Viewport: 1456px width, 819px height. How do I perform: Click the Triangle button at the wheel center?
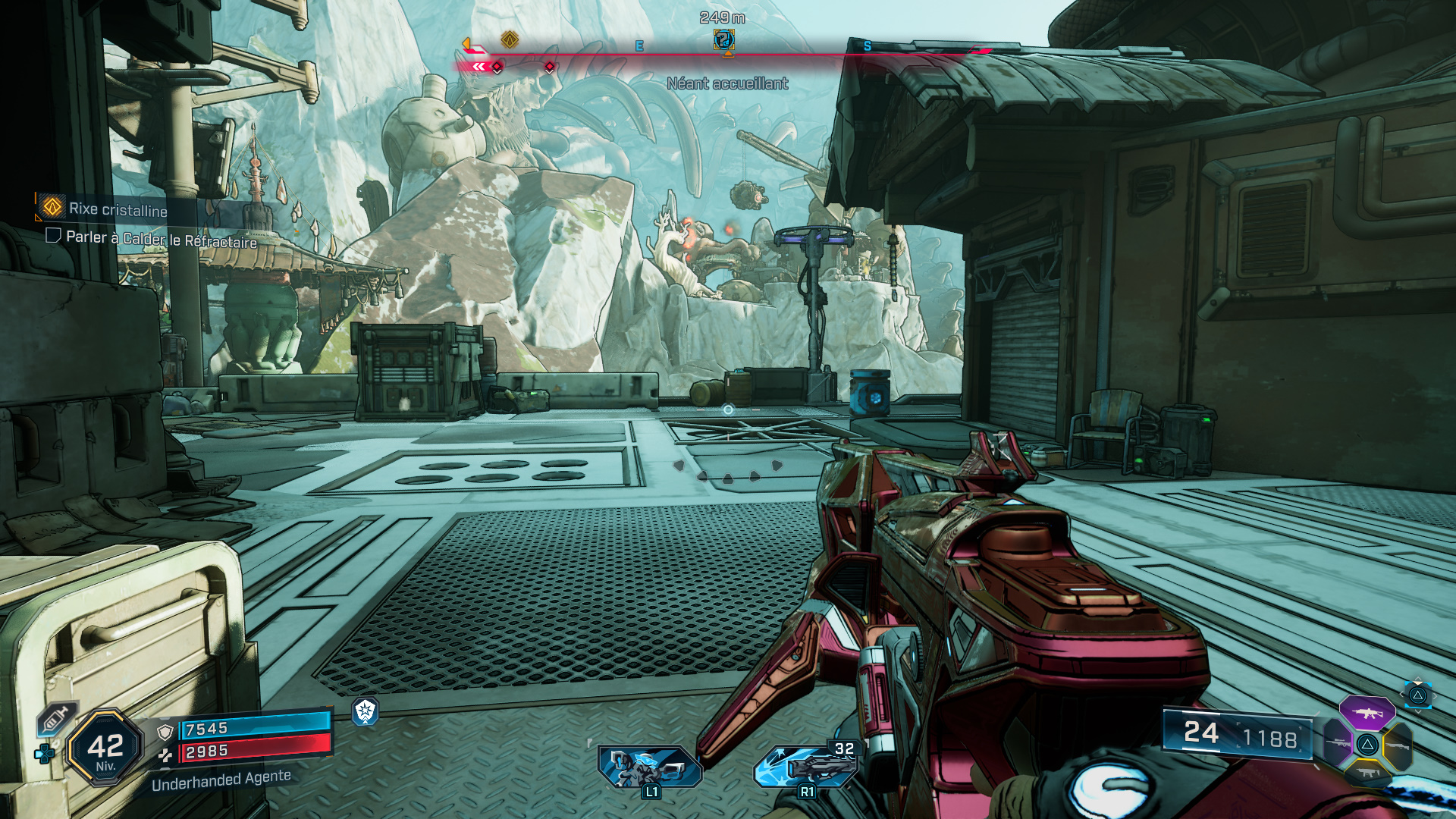pyautogui.click(x=1367, y=745)
